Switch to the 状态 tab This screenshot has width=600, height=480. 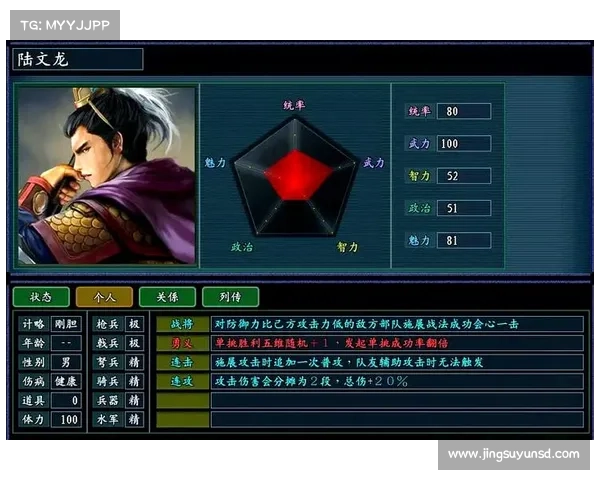(x=41, y=297)
